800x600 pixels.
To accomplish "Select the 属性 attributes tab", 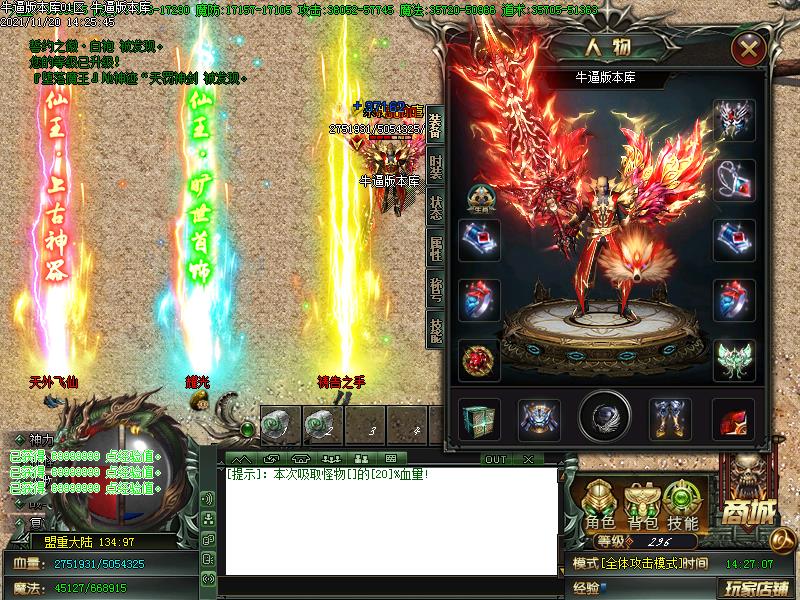I will [x=436, y=246].
